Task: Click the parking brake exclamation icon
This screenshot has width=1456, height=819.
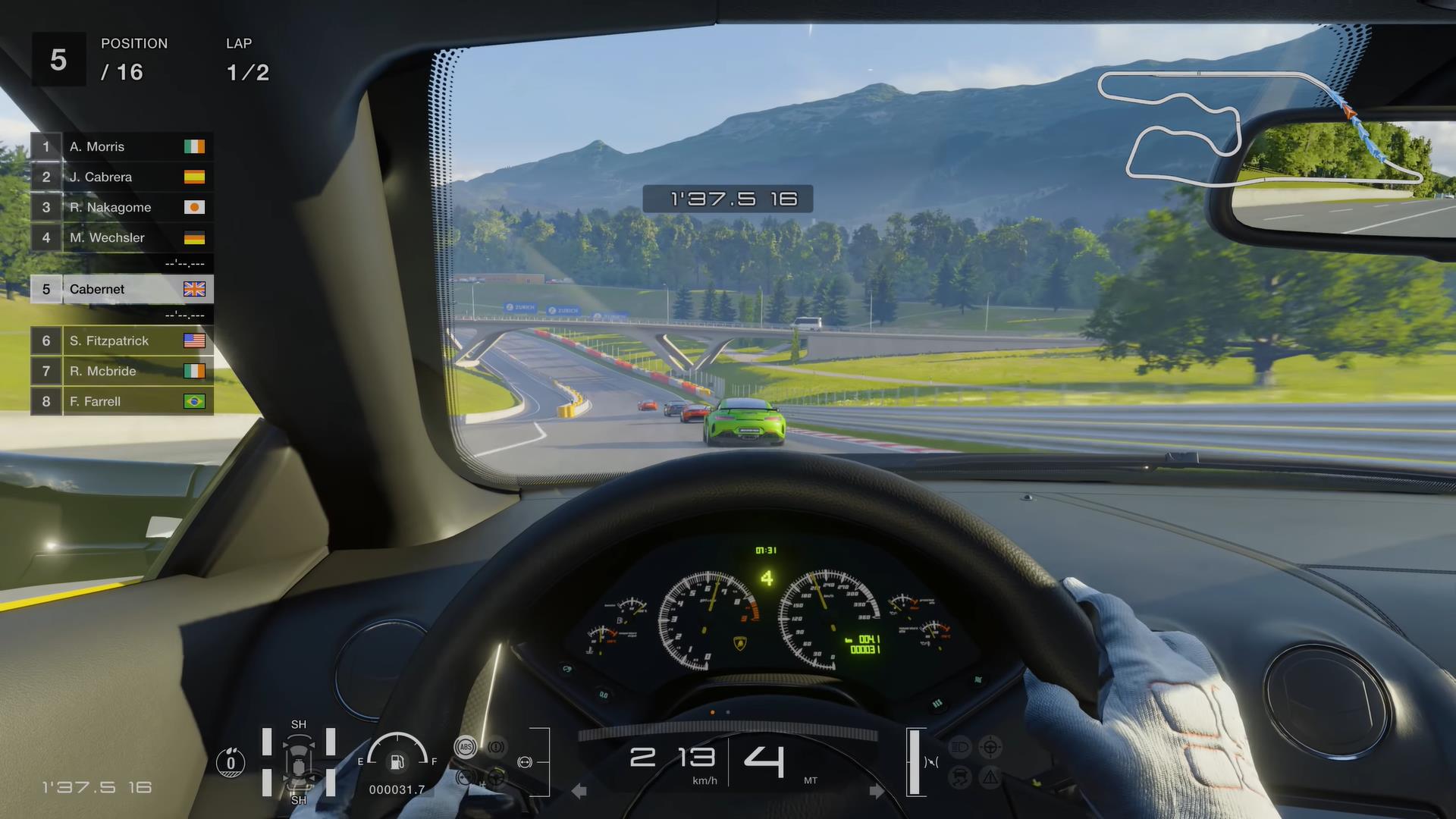Action: click(496, 747)
